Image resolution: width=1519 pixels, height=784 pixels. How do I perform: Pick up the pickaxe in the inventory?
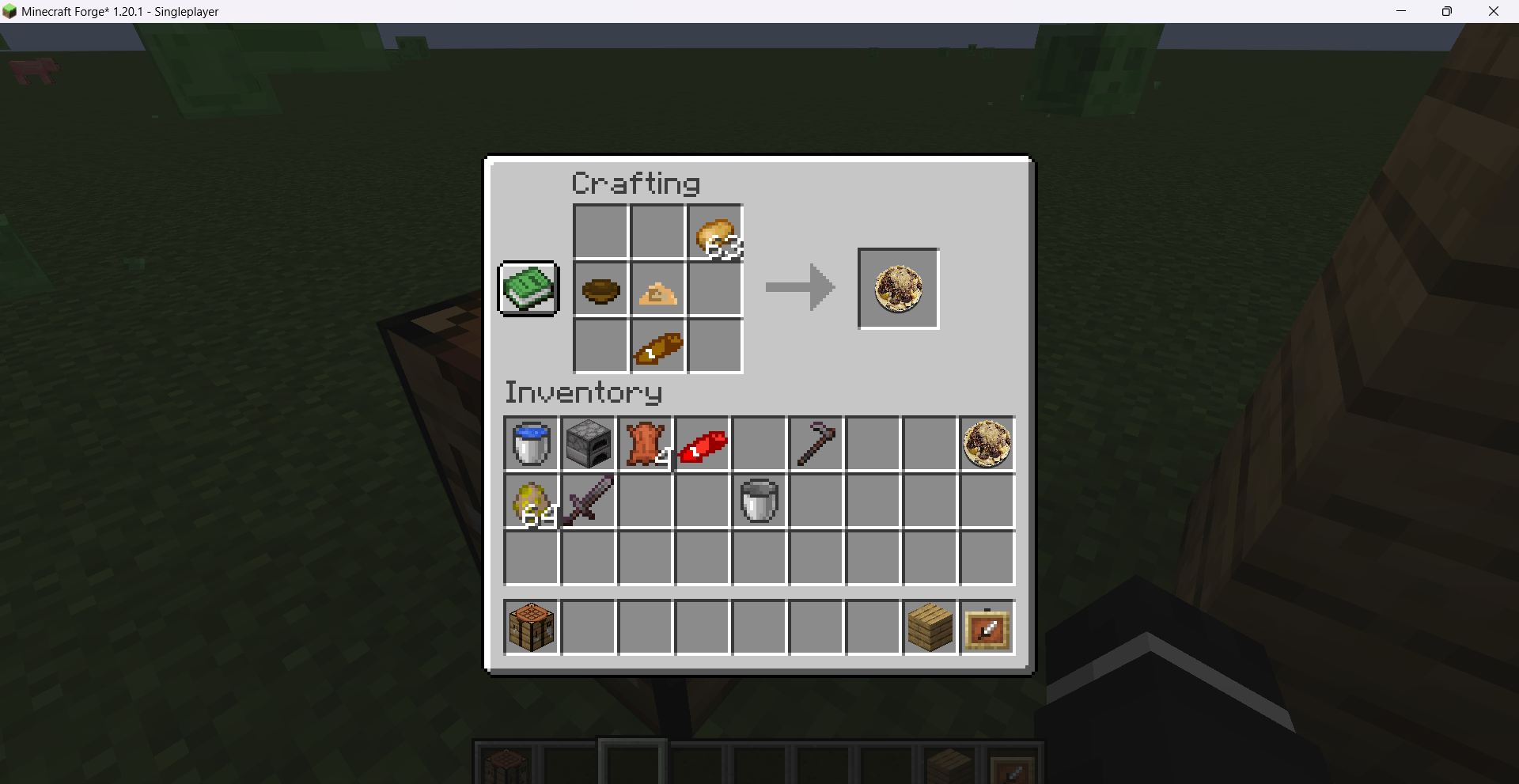coord(816,444)
